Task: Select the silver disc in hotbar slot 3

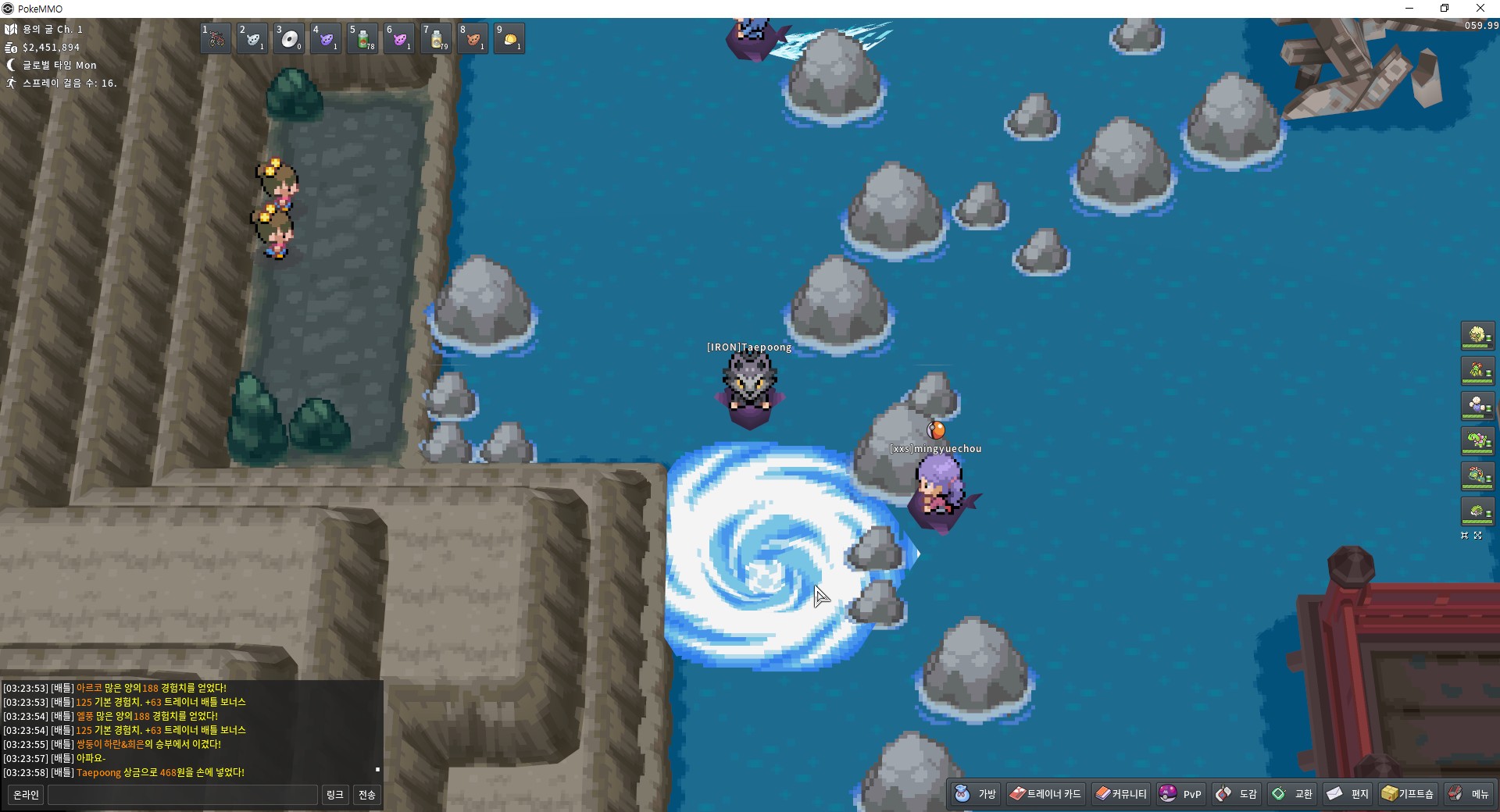Action: pyautogui.click(x=290, y=38)
